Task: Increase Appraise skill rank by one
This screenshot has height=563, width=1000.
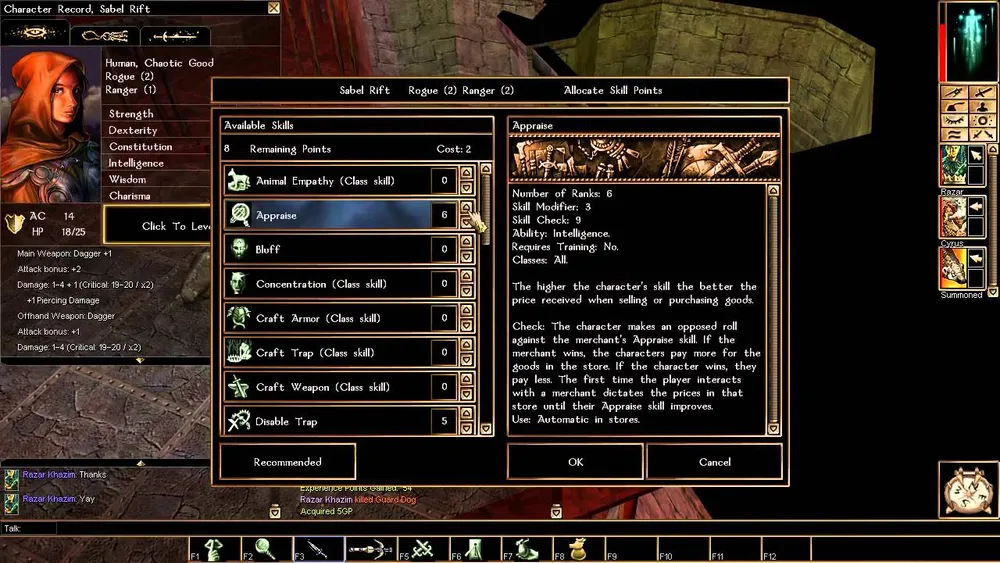Action: click(x=466, y=209)
